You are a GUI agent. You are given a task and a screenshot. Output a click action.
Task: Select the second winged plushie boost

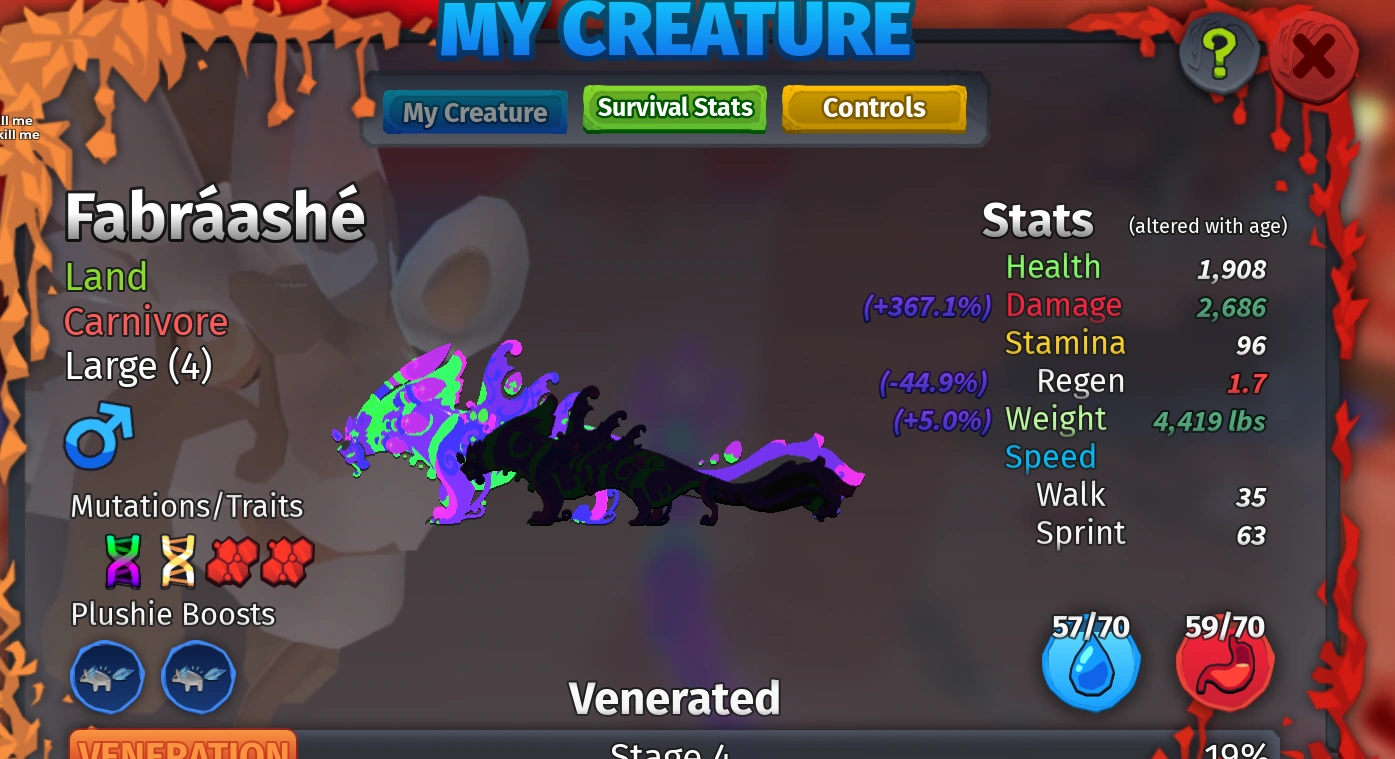pos(198,677)
